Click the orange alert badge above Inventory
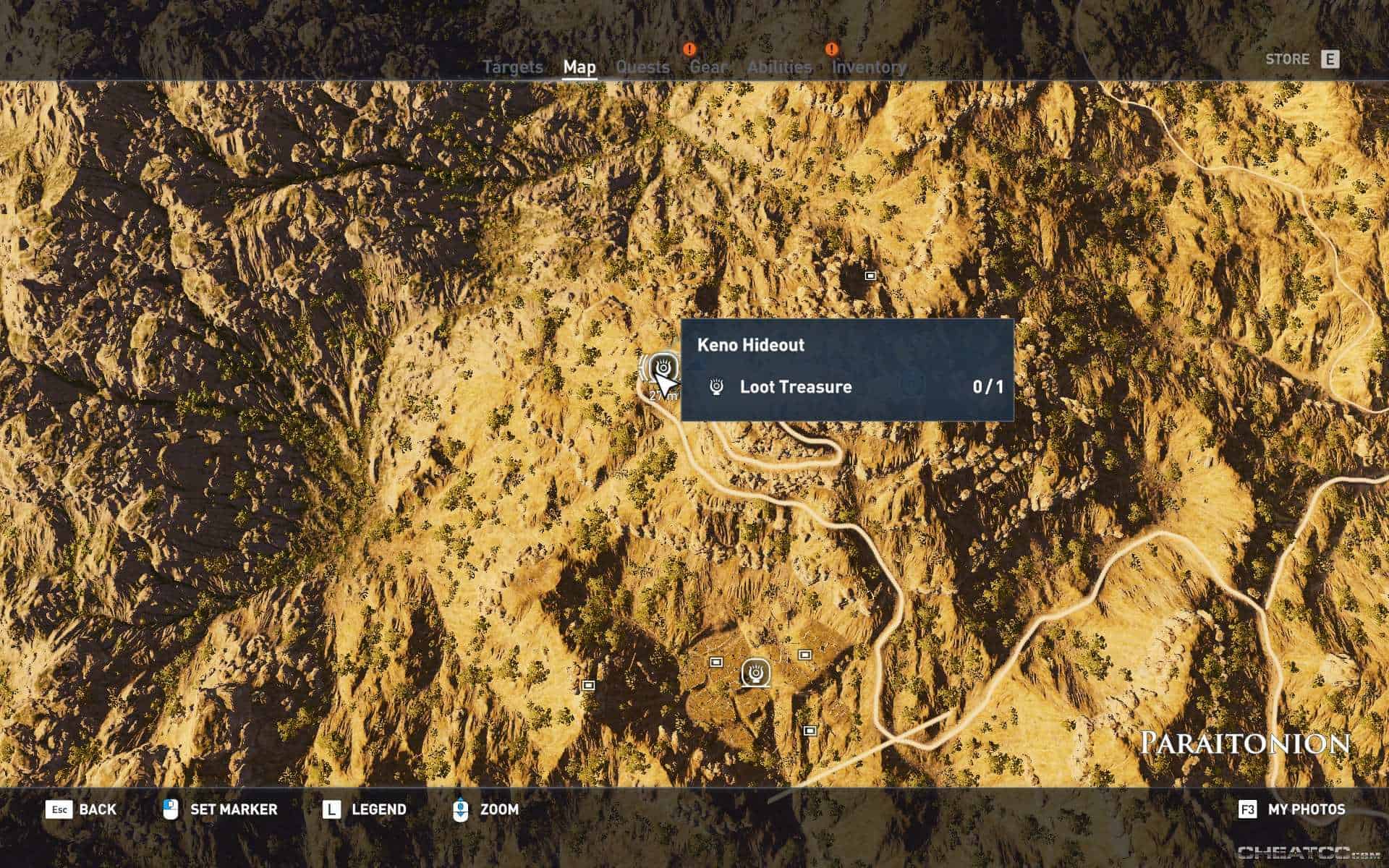 pyautogui.click(x=831, y=49)
